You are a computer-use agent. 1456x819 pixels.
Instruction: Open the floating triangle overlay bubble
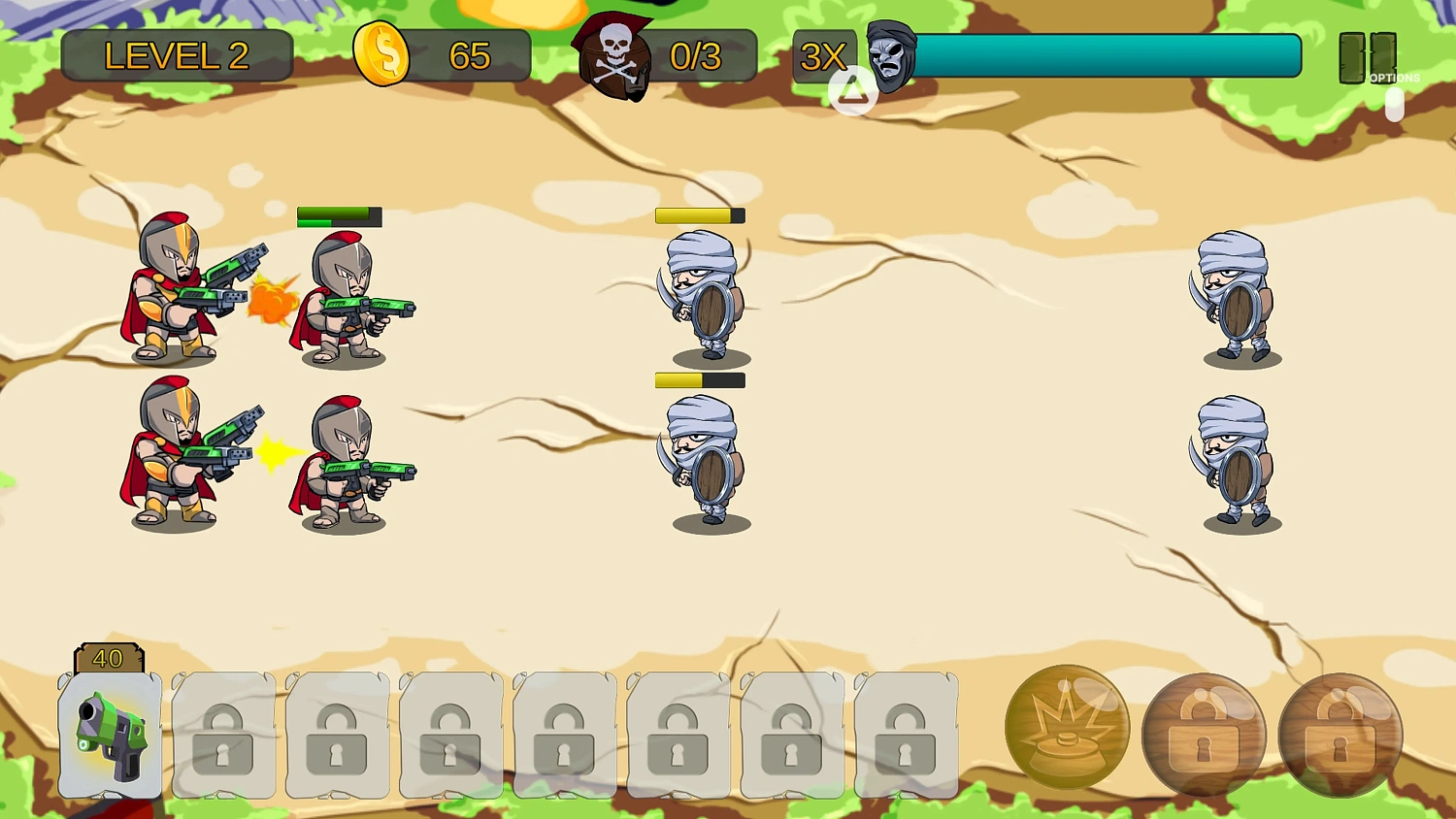coord(852,92)
